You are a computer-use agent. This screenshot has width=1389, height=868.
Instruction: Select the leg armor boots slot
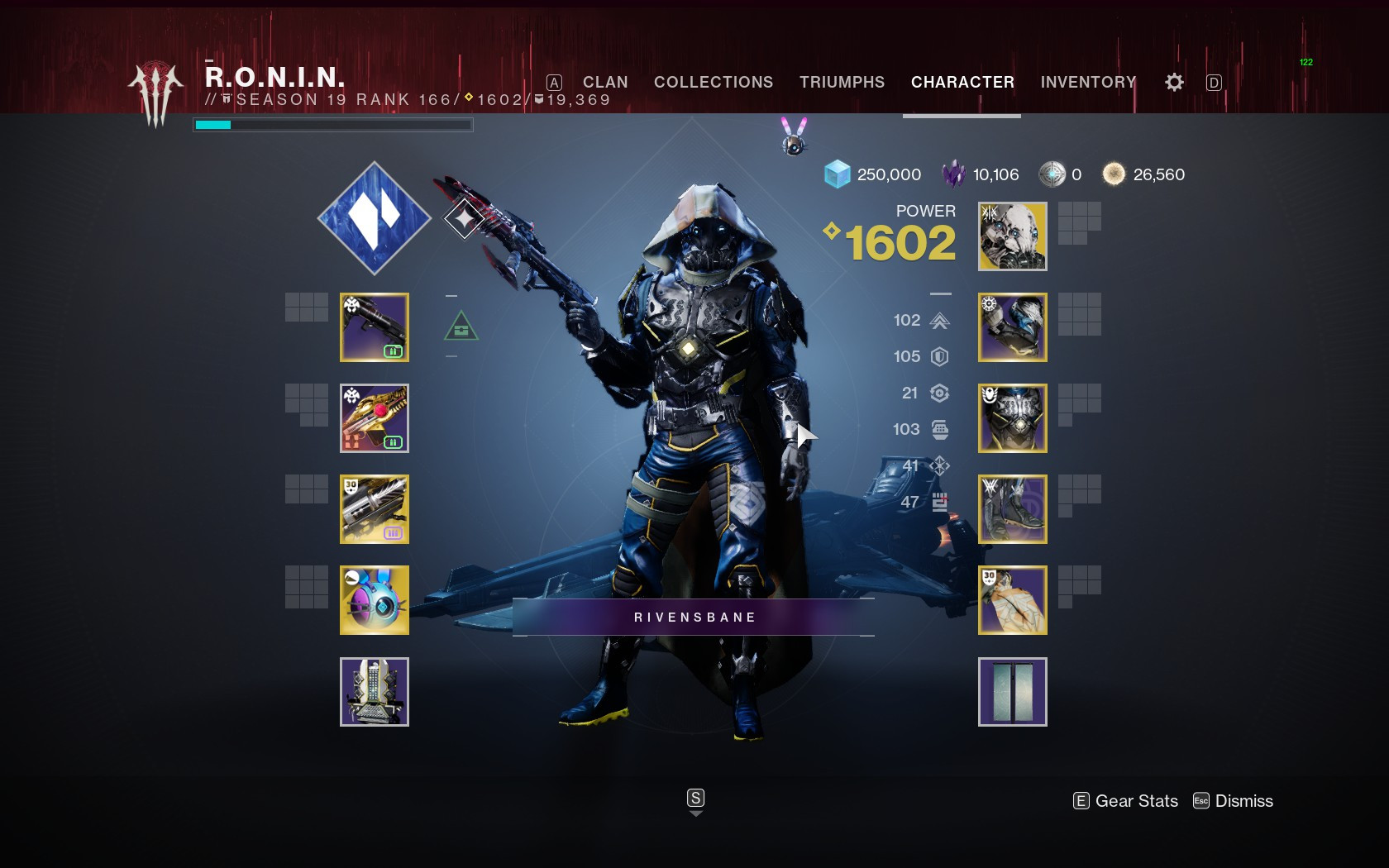point(1013,509)
